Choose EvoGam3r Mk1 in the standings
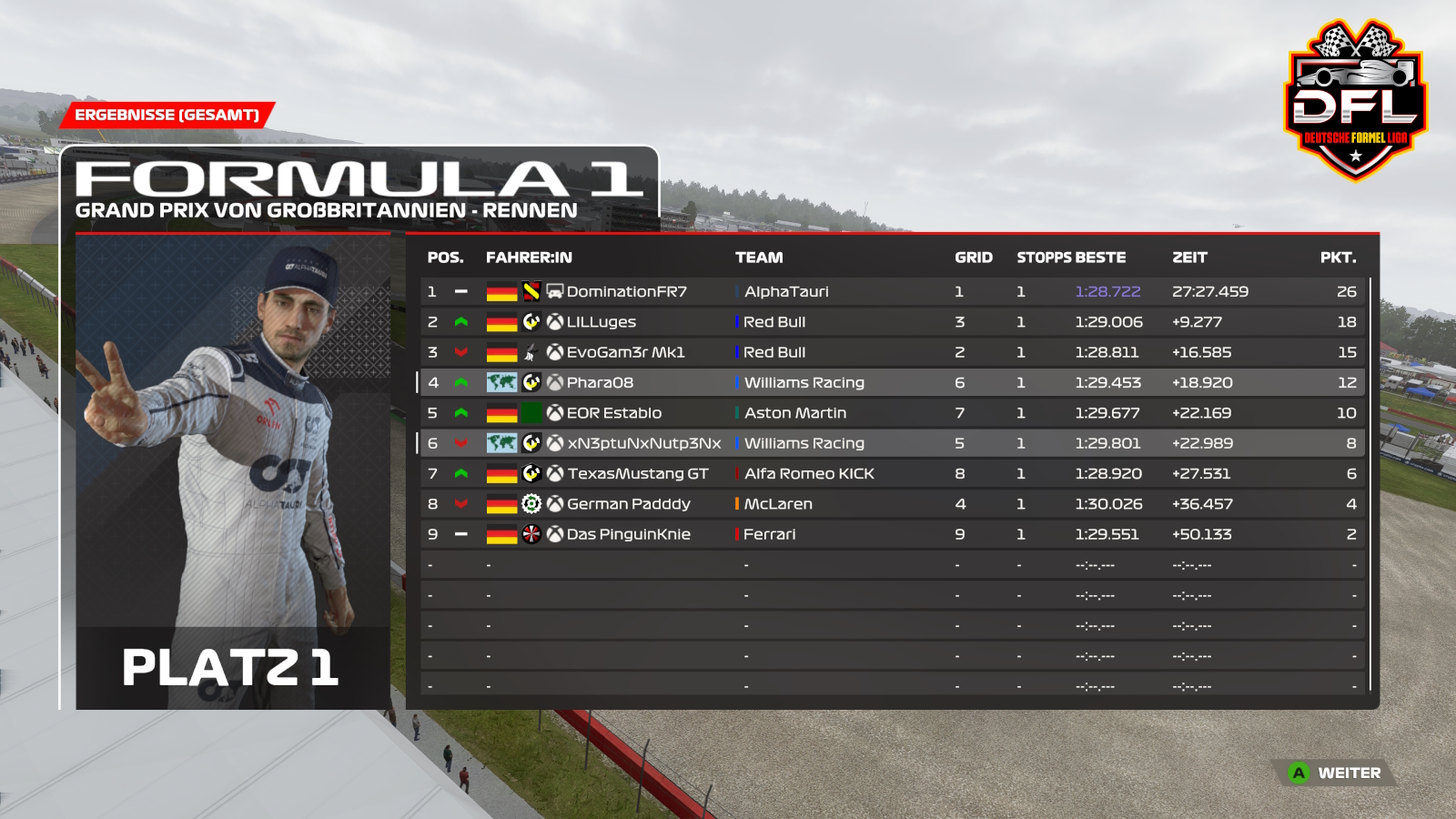 point(625,352)
